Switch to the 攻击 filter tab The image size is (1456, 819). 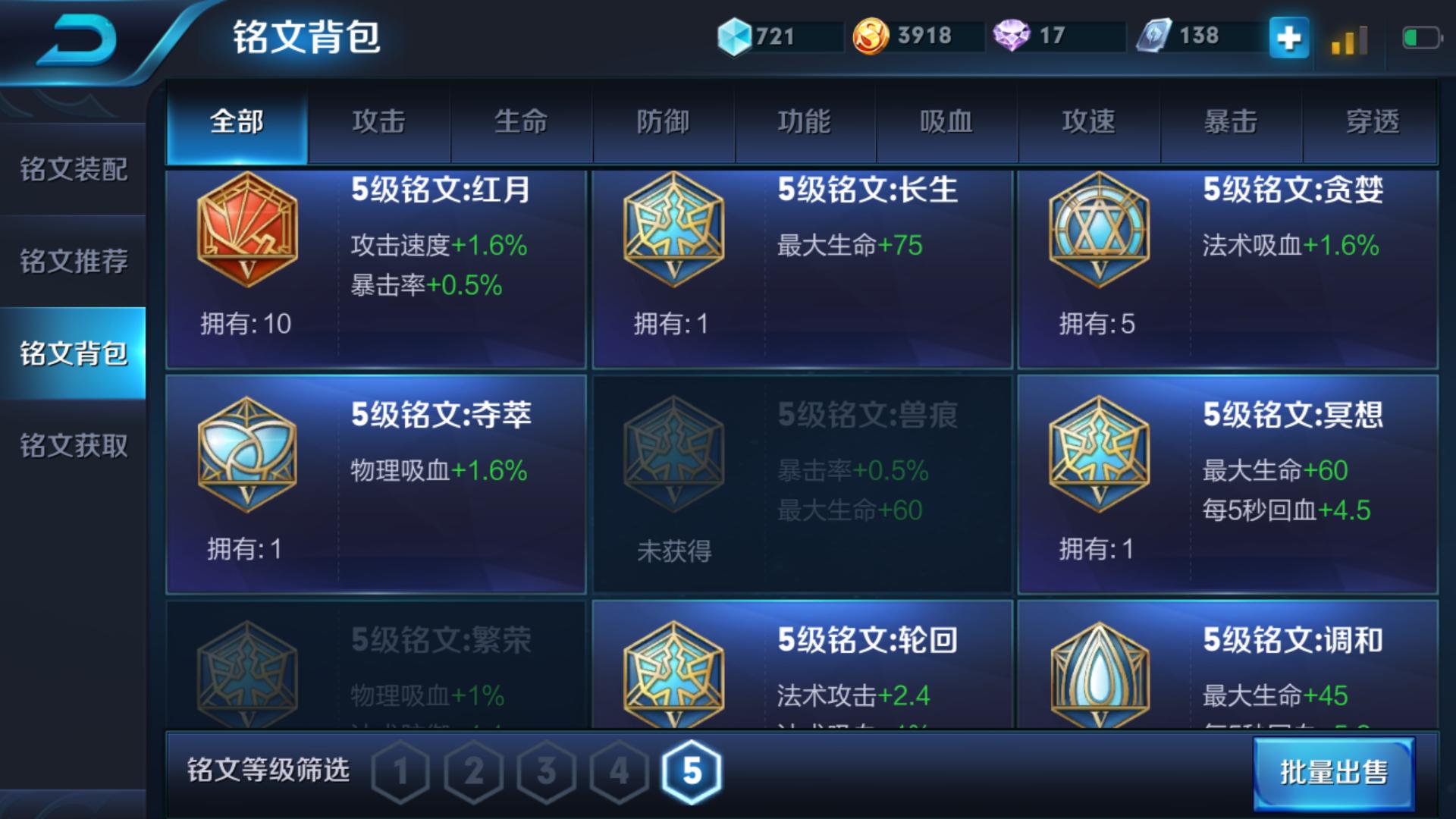pyautogui.click(x=379, y=121)
